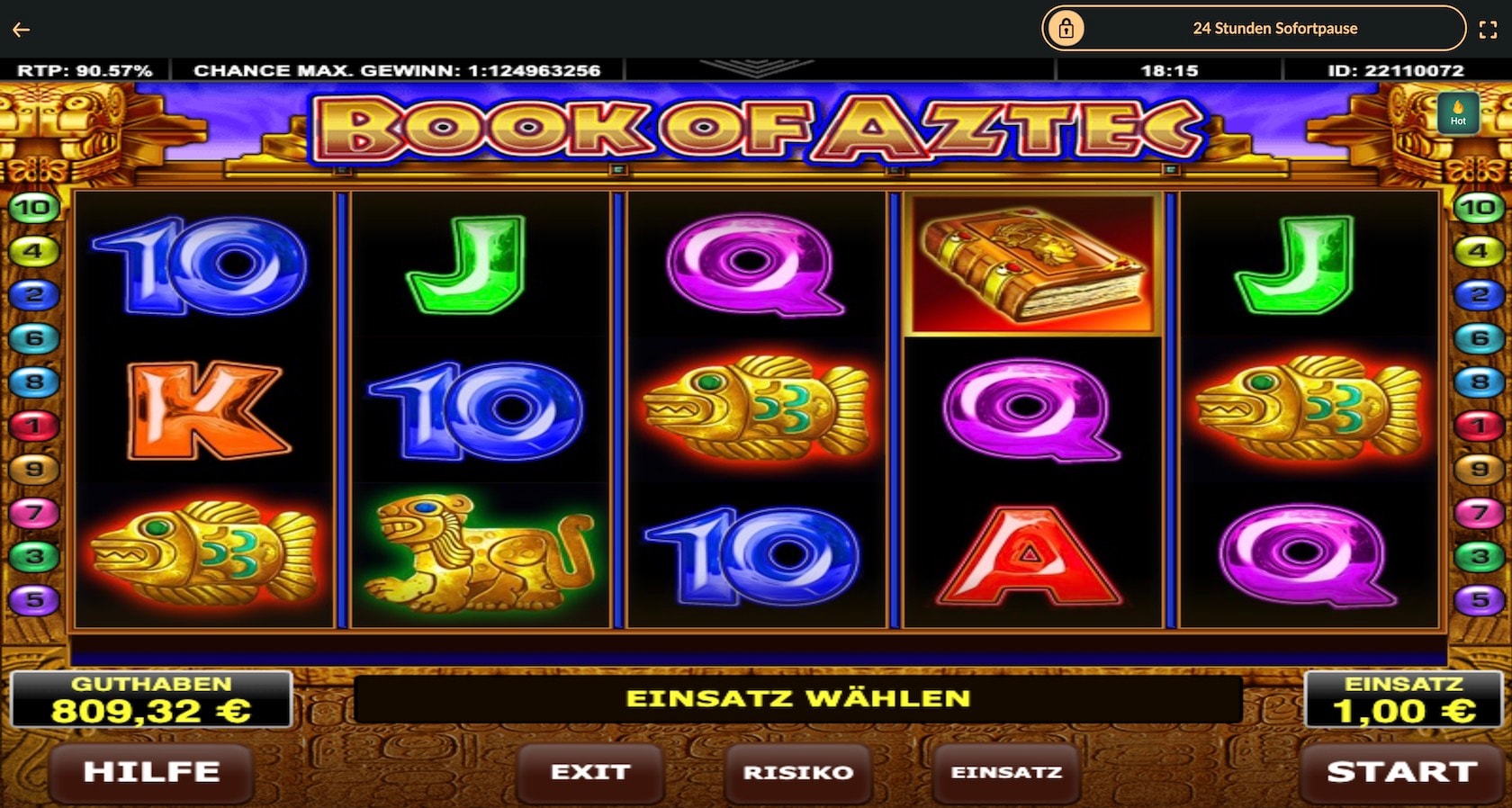Toggle payline 5 at the bottom right

pyautogui.click(x=1479, y=599)
